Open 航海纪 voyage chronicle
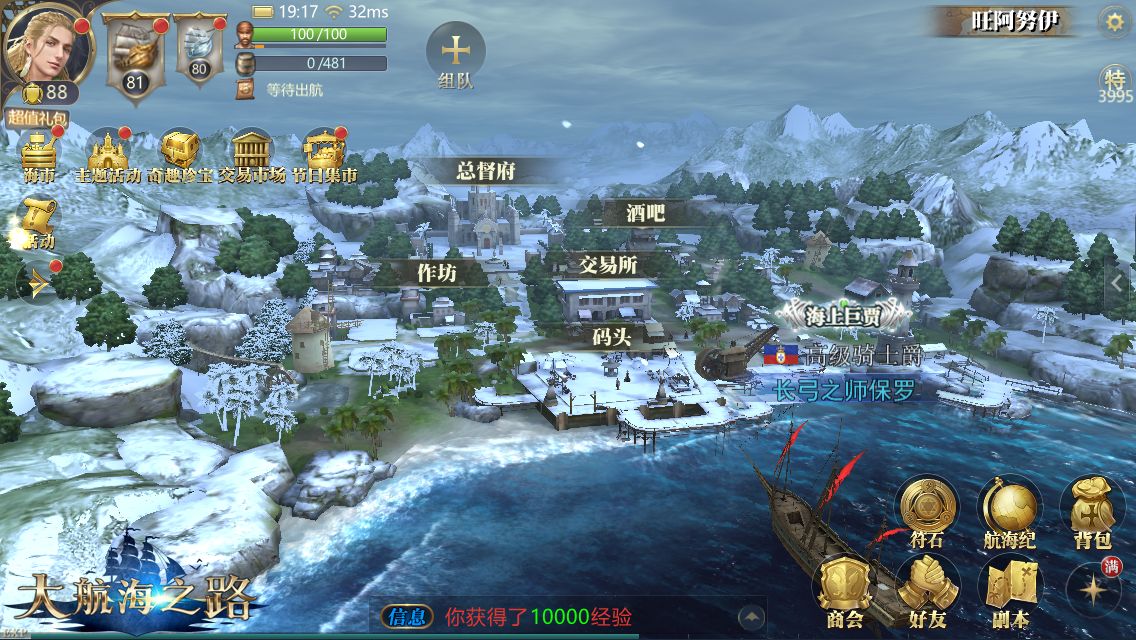 (x=1007, y=510)
